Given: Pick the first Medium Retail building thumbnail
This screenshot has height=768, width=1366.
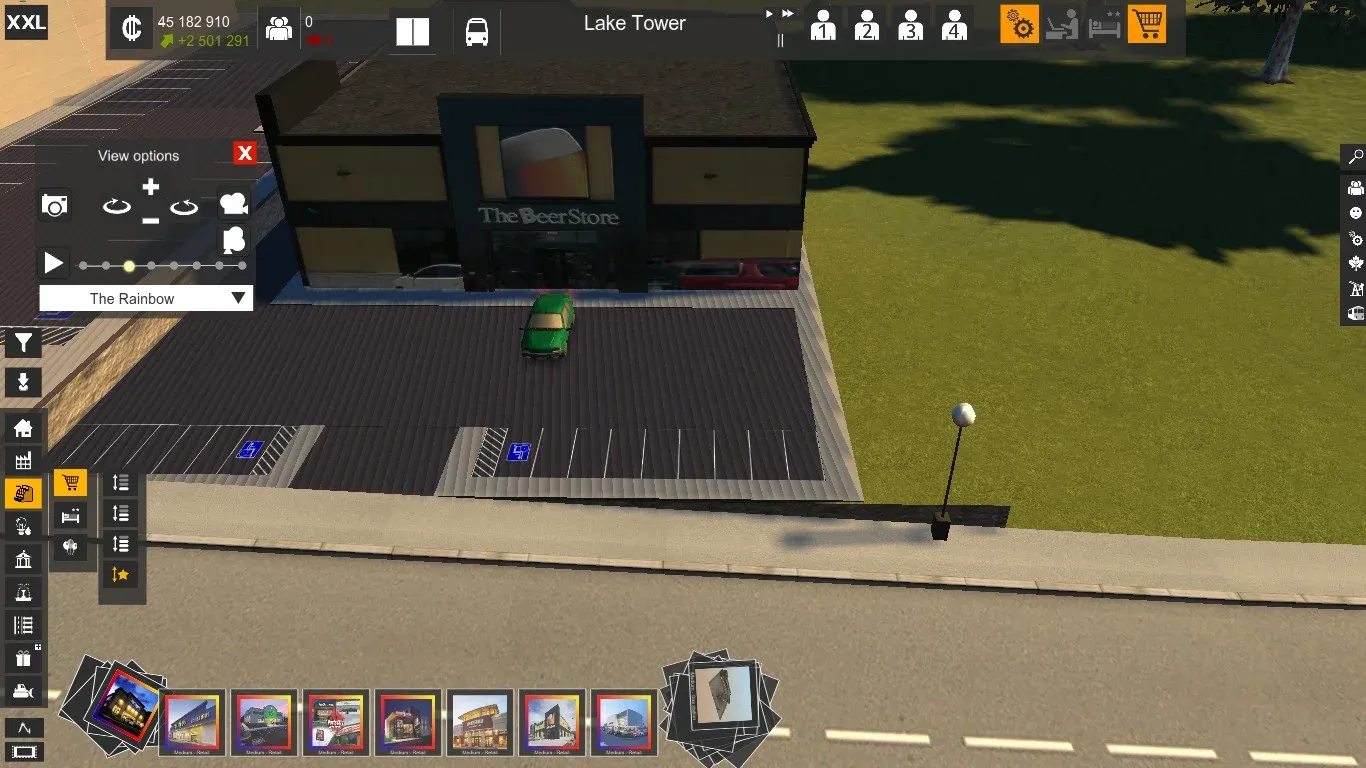Looking at the screenshot, I should (193, 721).
